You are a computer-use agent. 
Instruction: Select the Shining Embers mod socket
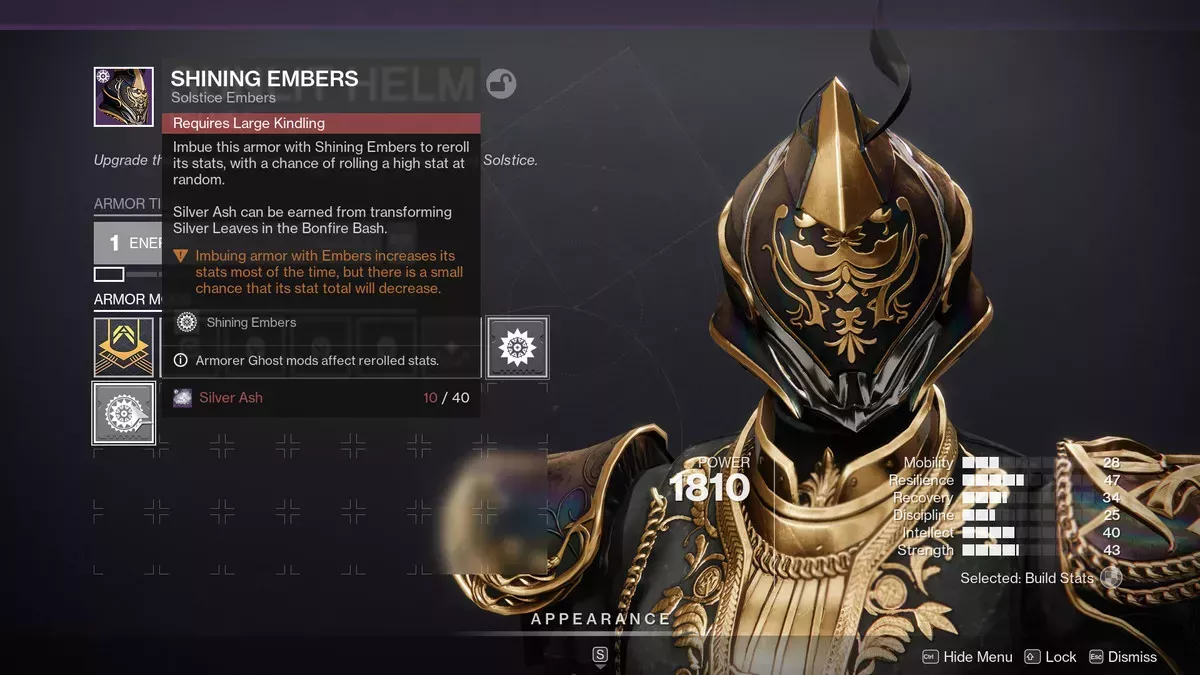[x=124, y=412]
